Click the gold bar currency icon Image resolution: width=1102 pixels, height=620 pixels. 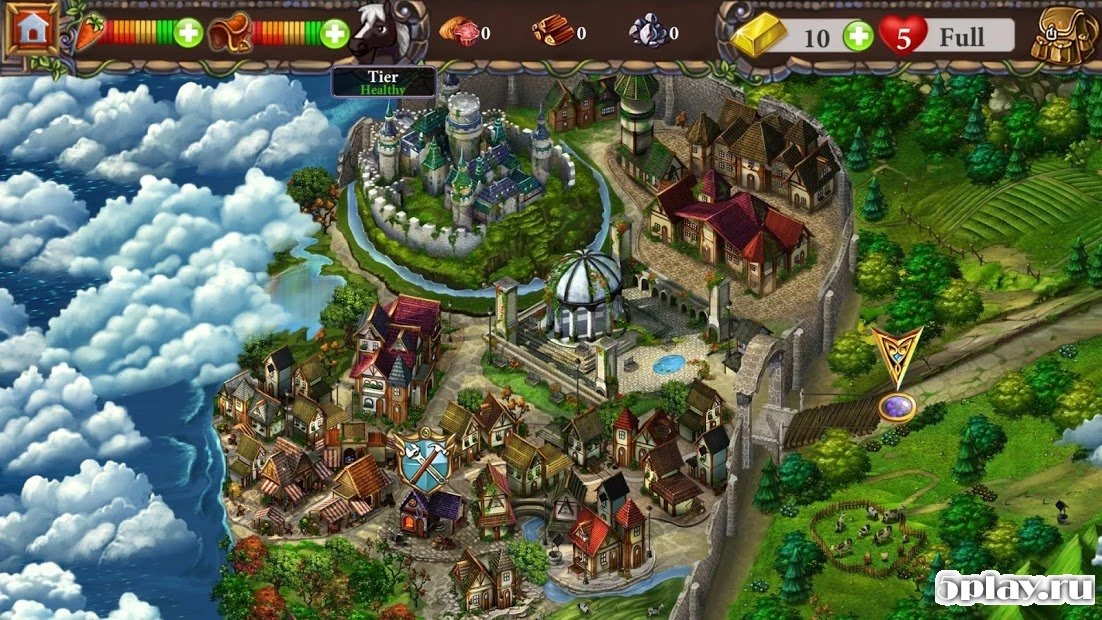pos(762,37)
